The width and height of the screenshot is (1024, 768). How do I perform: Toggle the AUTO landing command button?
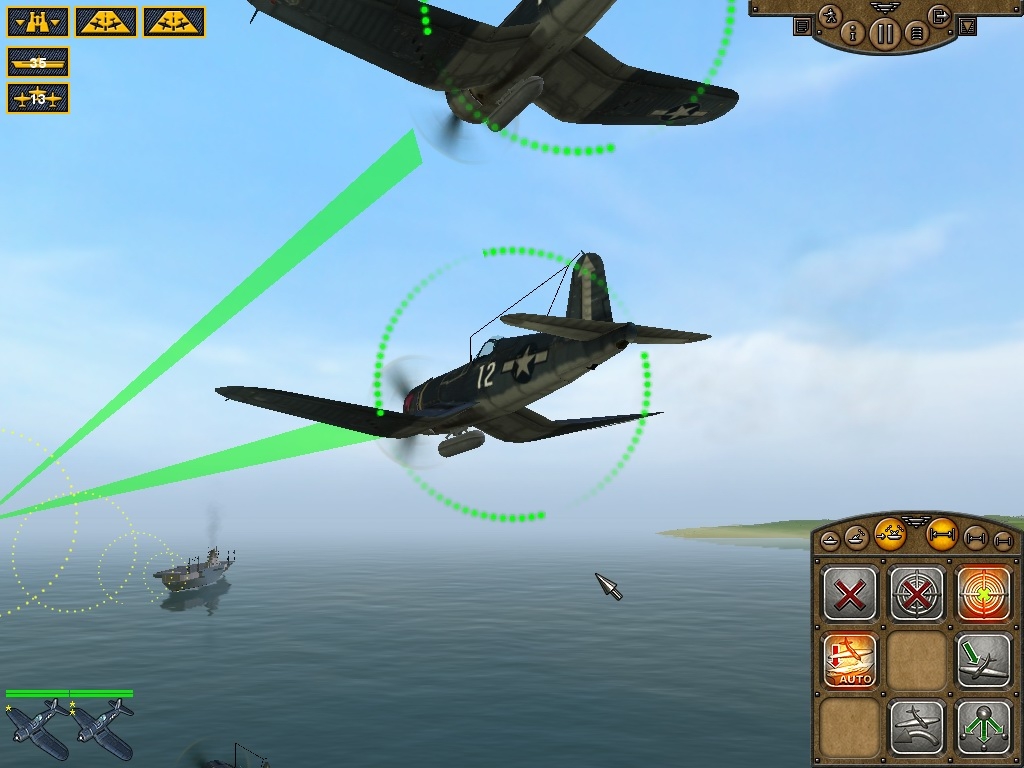(850, 661)
